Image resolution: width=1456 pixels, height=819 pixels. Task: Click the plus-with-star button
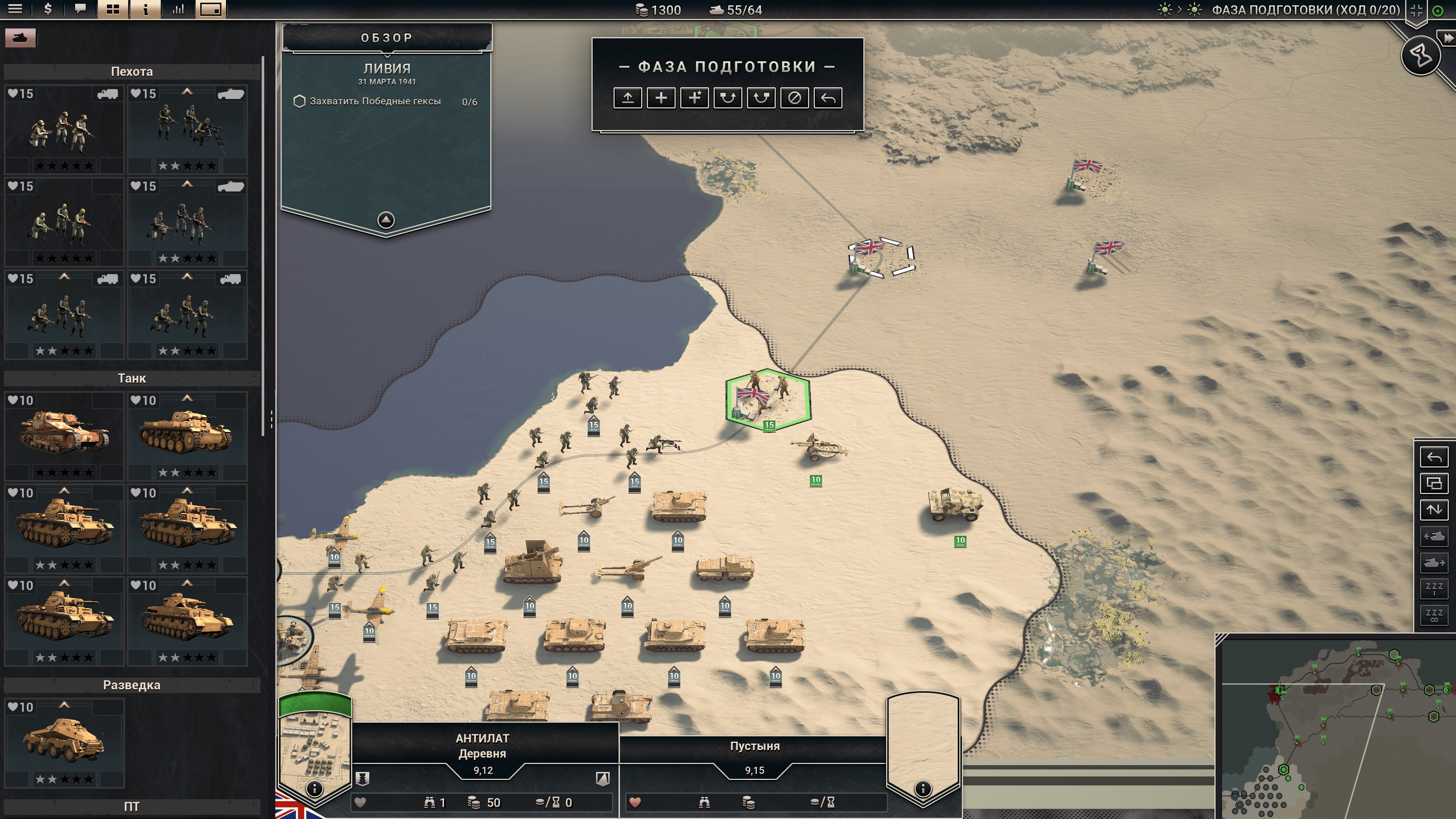coord(694,98)
